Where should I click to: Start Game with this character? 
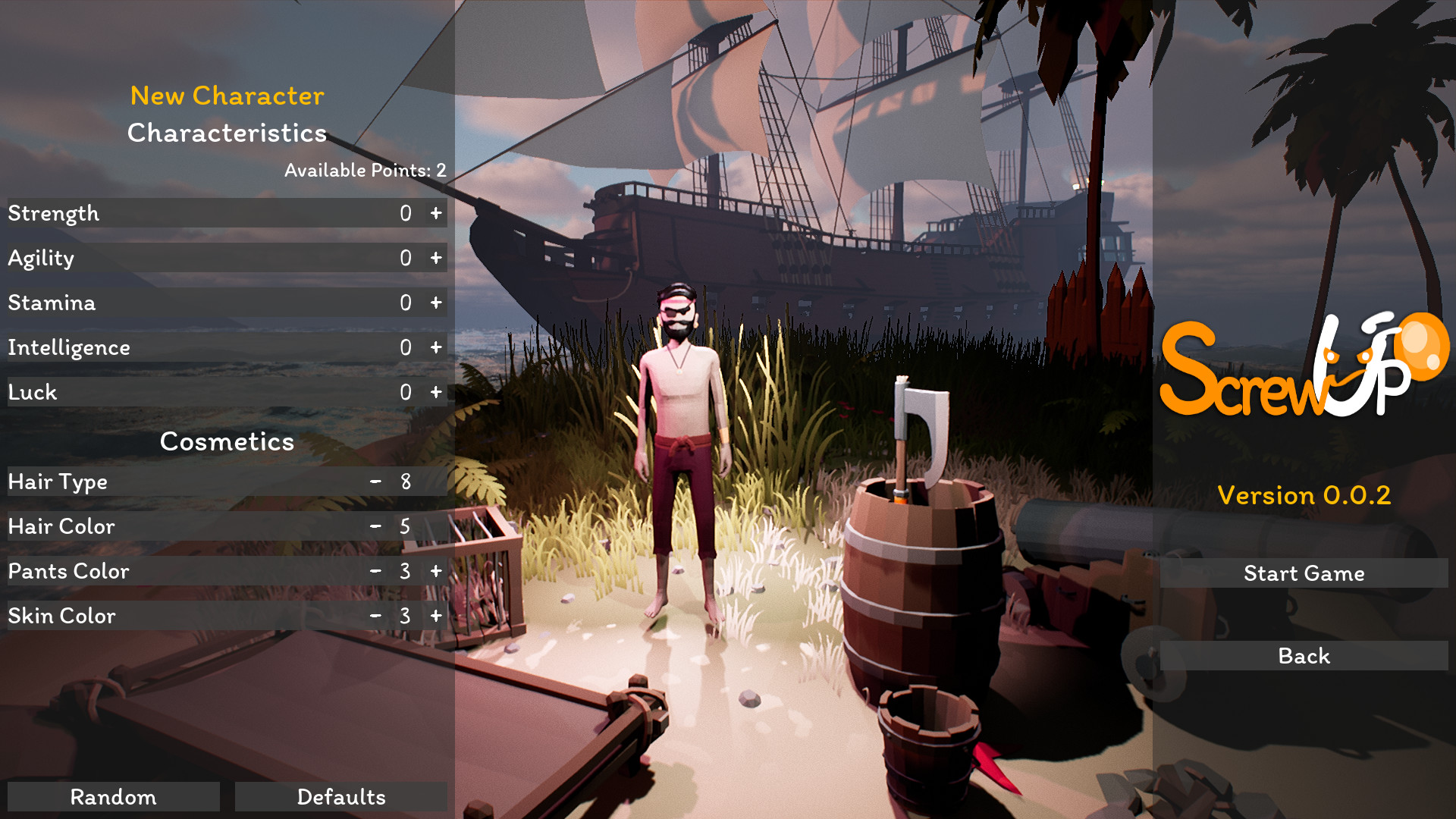pos(1304,573)
